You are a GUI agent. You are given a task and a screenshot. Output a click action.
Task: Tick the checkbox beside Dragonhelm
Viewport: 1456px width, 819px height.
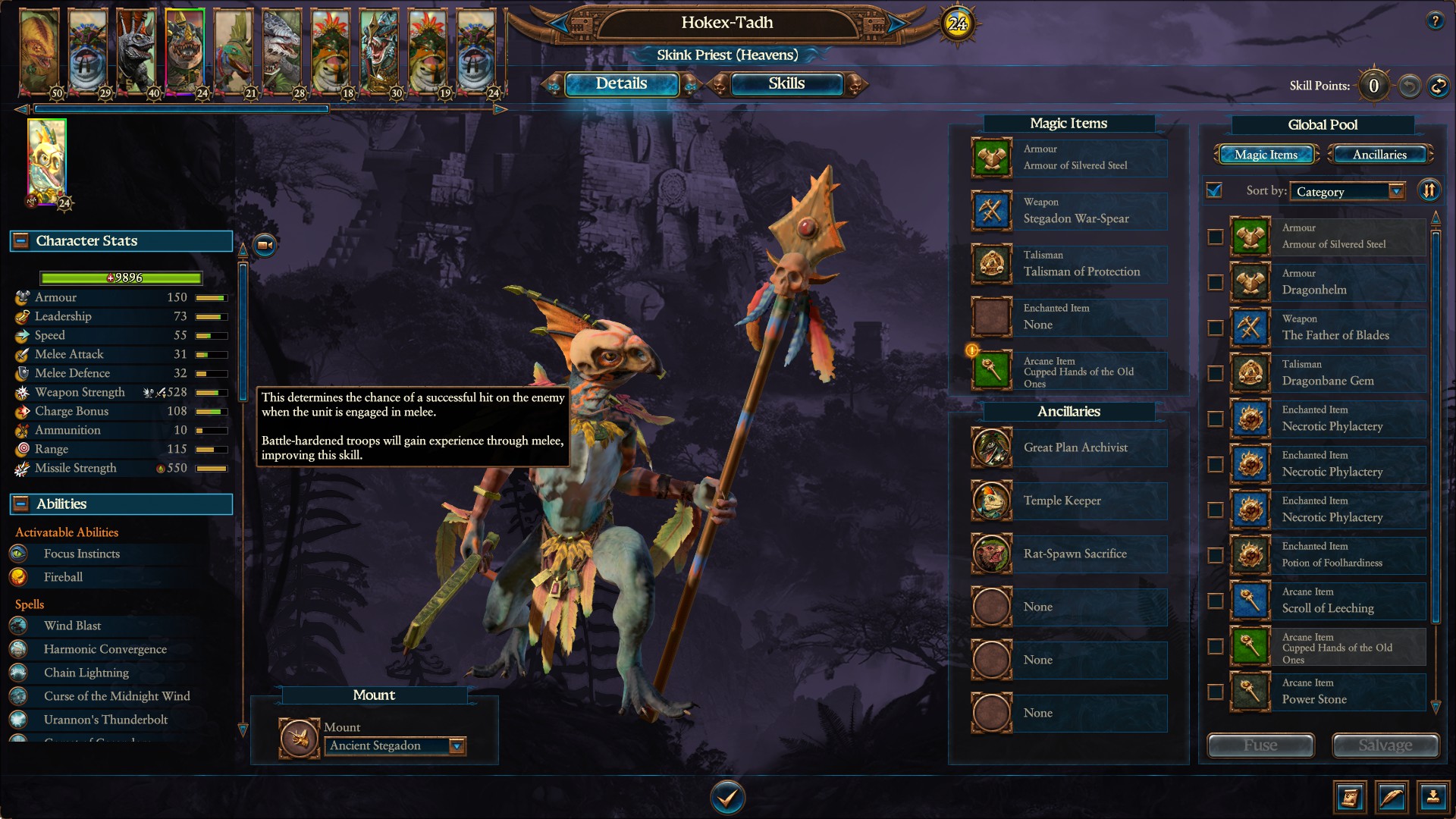(x=1214, y=283)
